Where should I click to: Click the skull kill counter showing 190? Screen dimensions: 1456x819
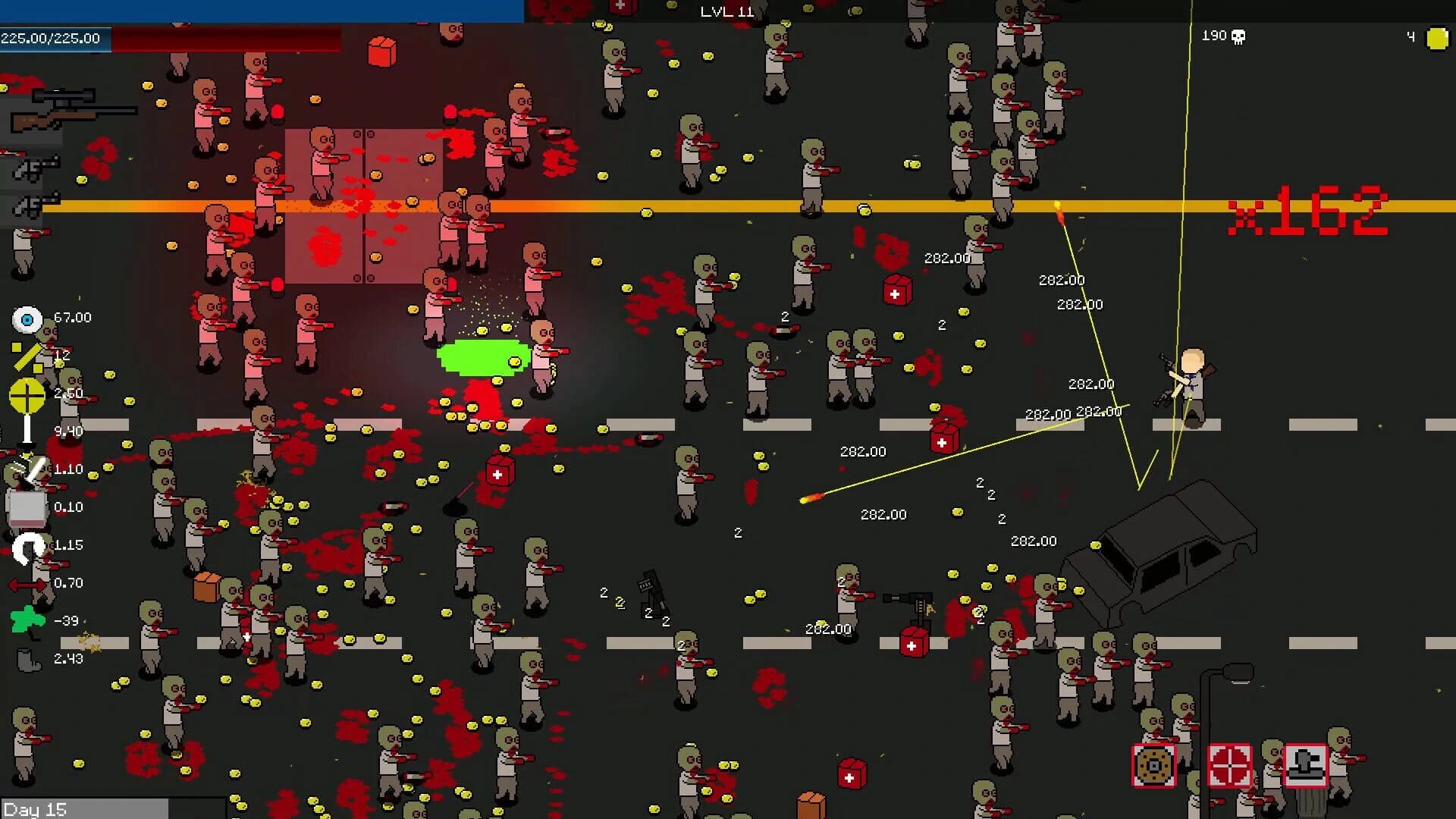pyautogui.click(x=1219, y=36)
